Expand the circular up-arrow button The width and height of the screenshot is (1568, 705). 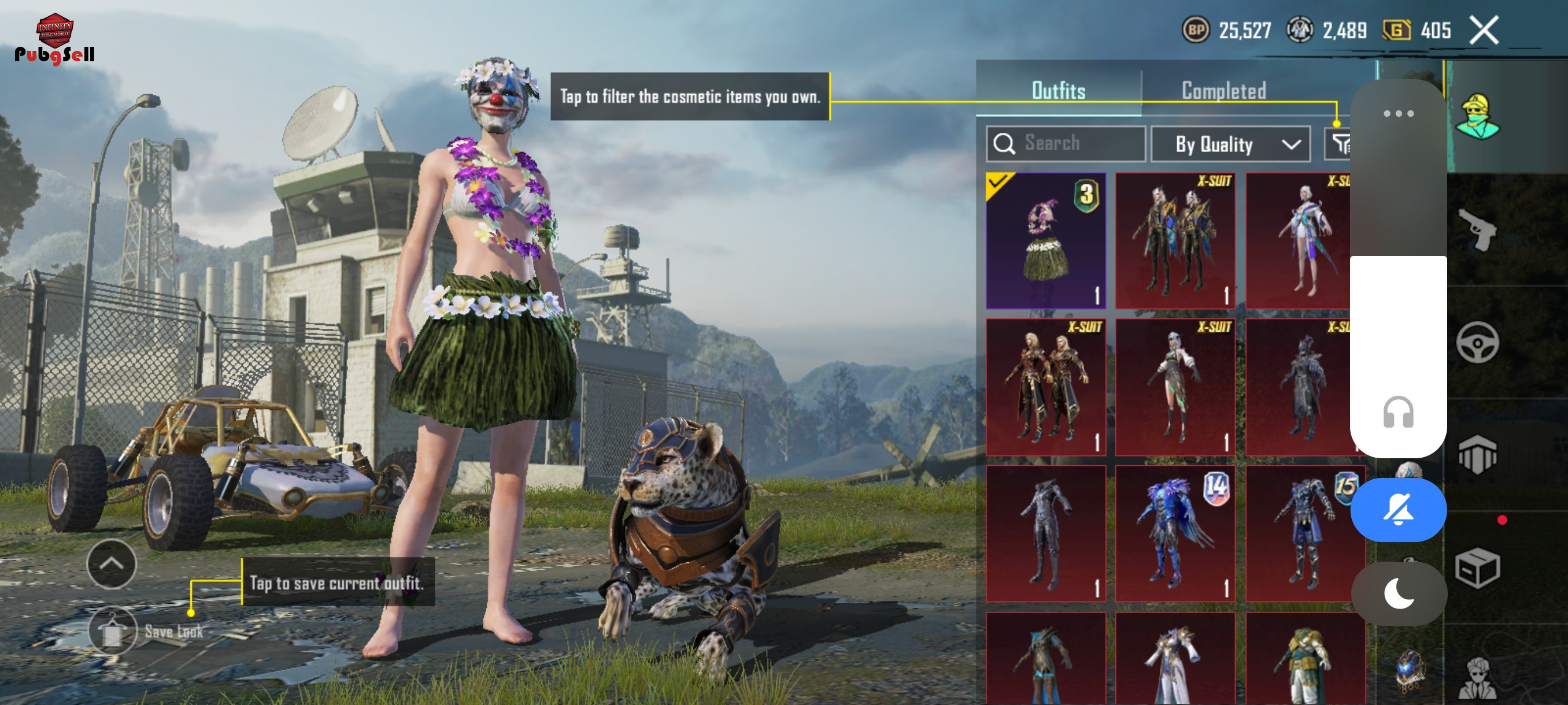[x=112, y=564]
